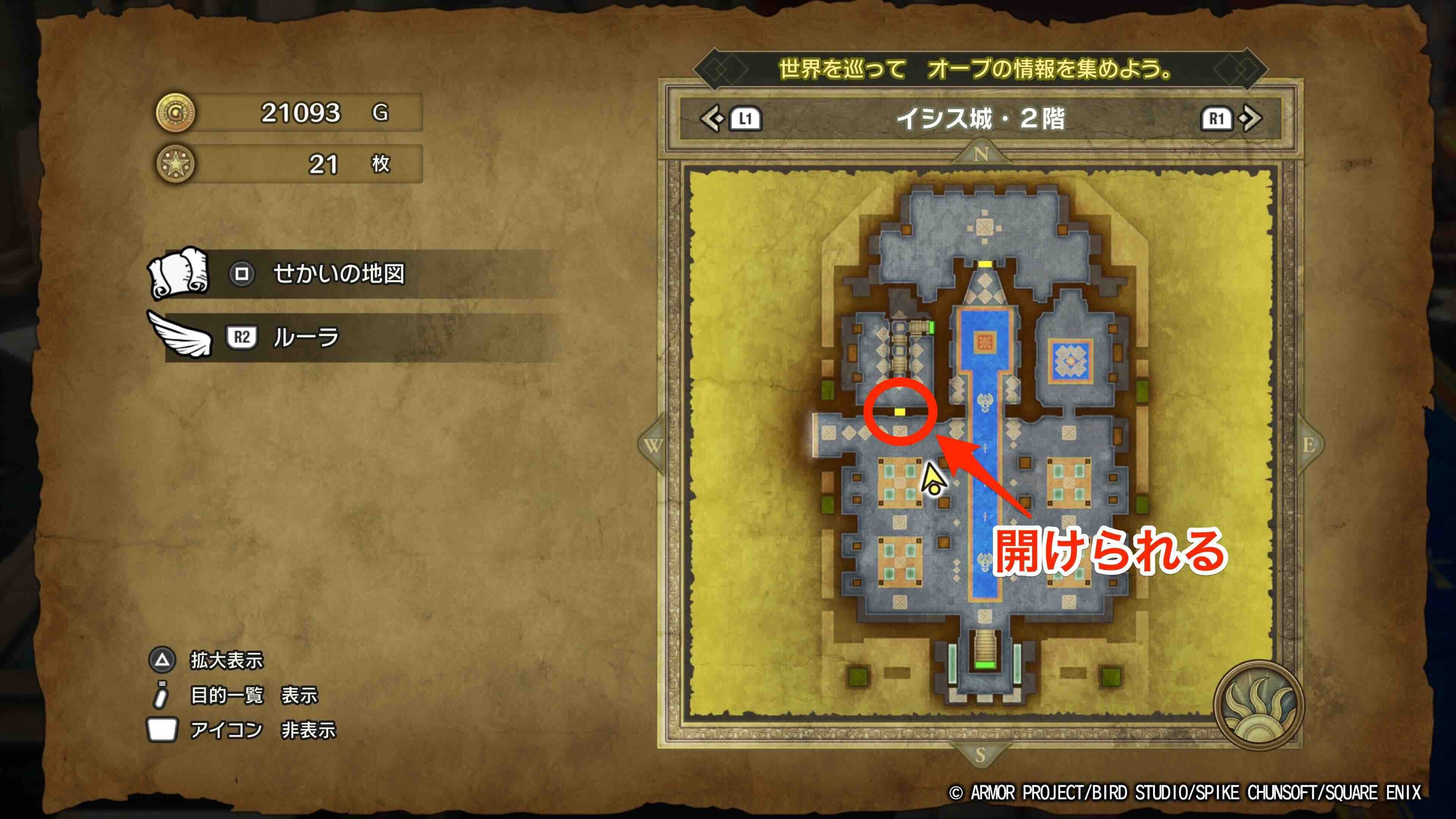
Task: Click the green warp marker on the map
Action: 986,665
